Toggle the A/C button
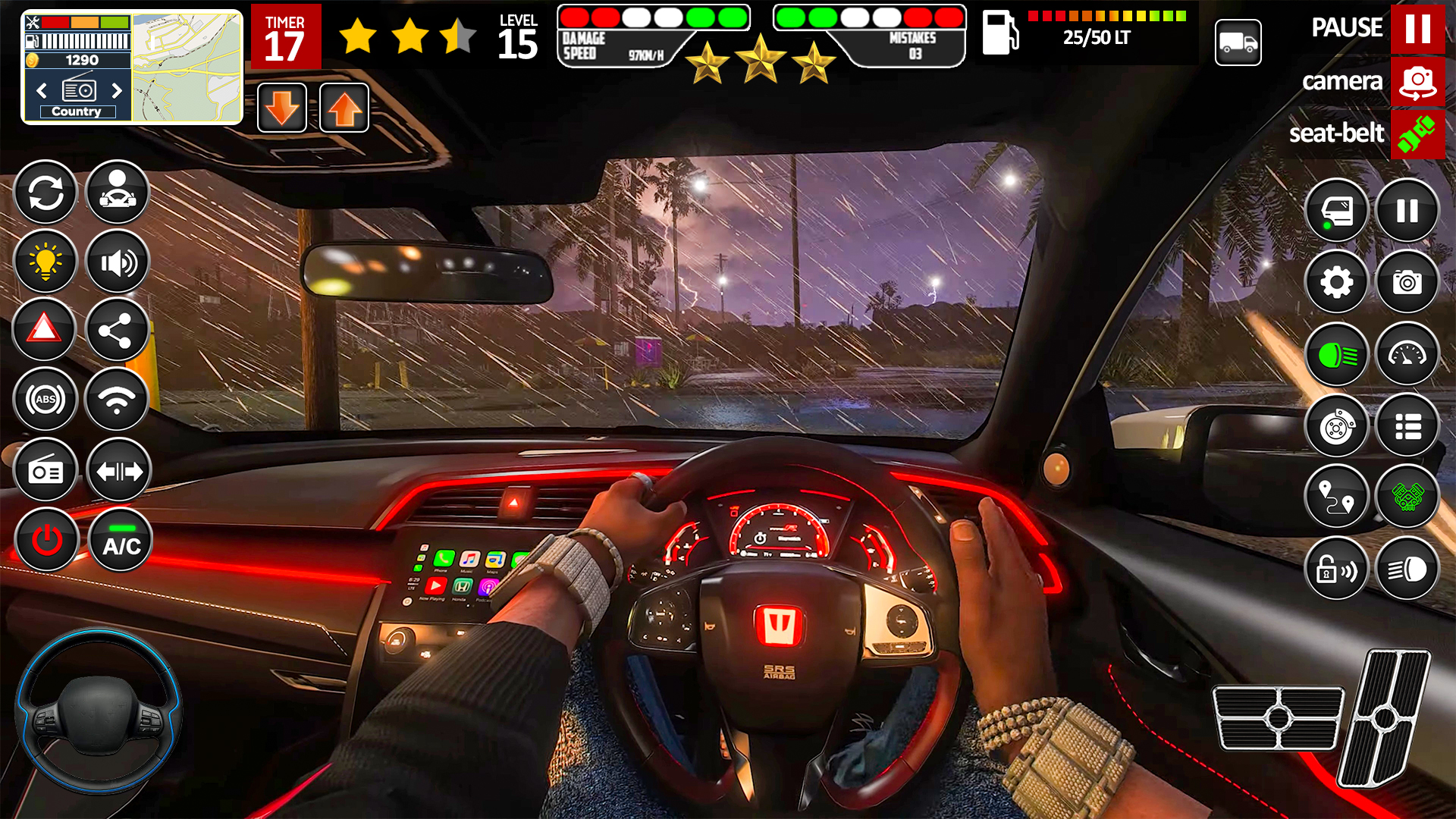This screenshot has height=819, width=1456. click(121, 541)
